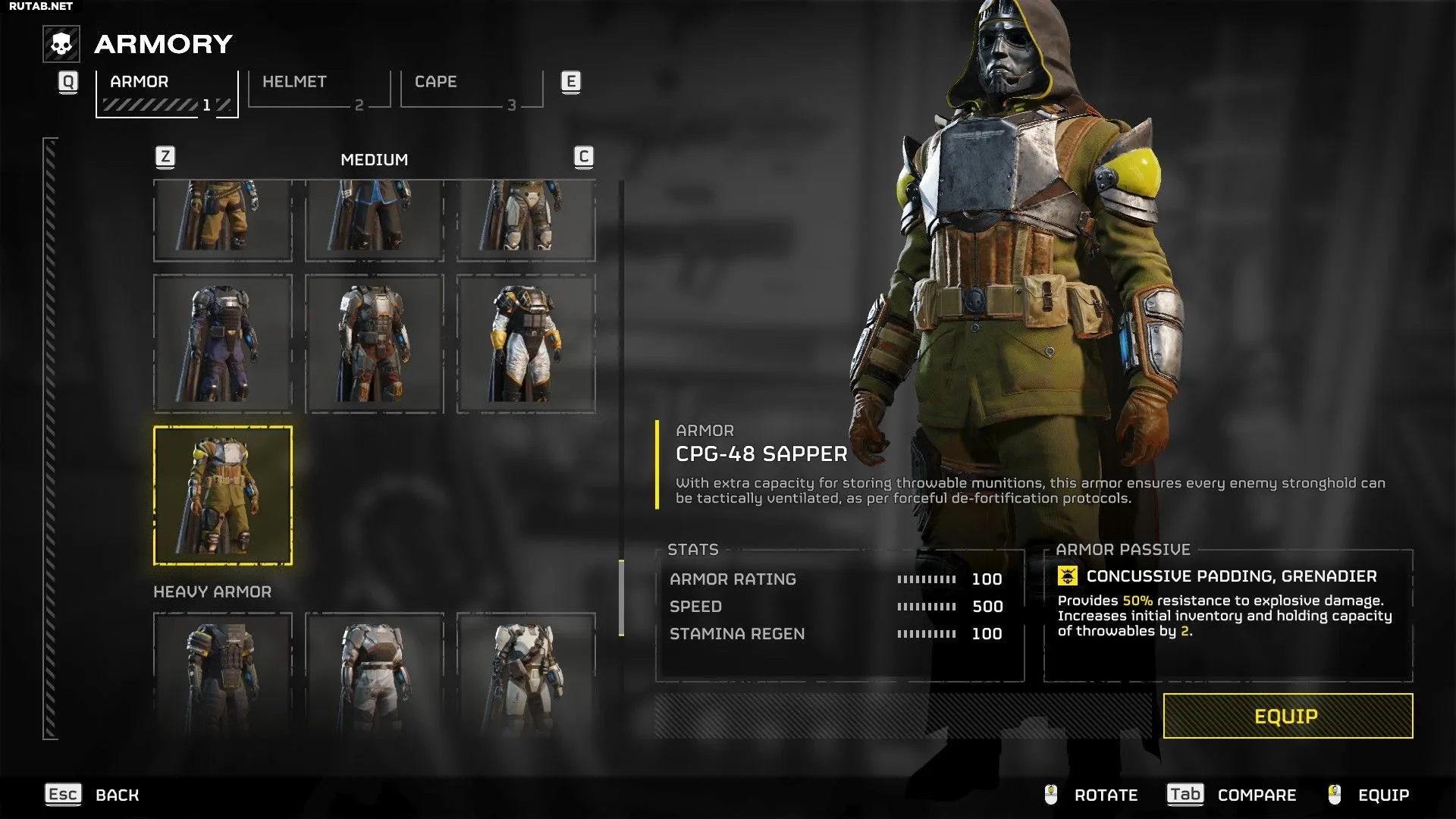Click the armor list scrollbar handle
The image size is (1456, 819).
point(622,598)
